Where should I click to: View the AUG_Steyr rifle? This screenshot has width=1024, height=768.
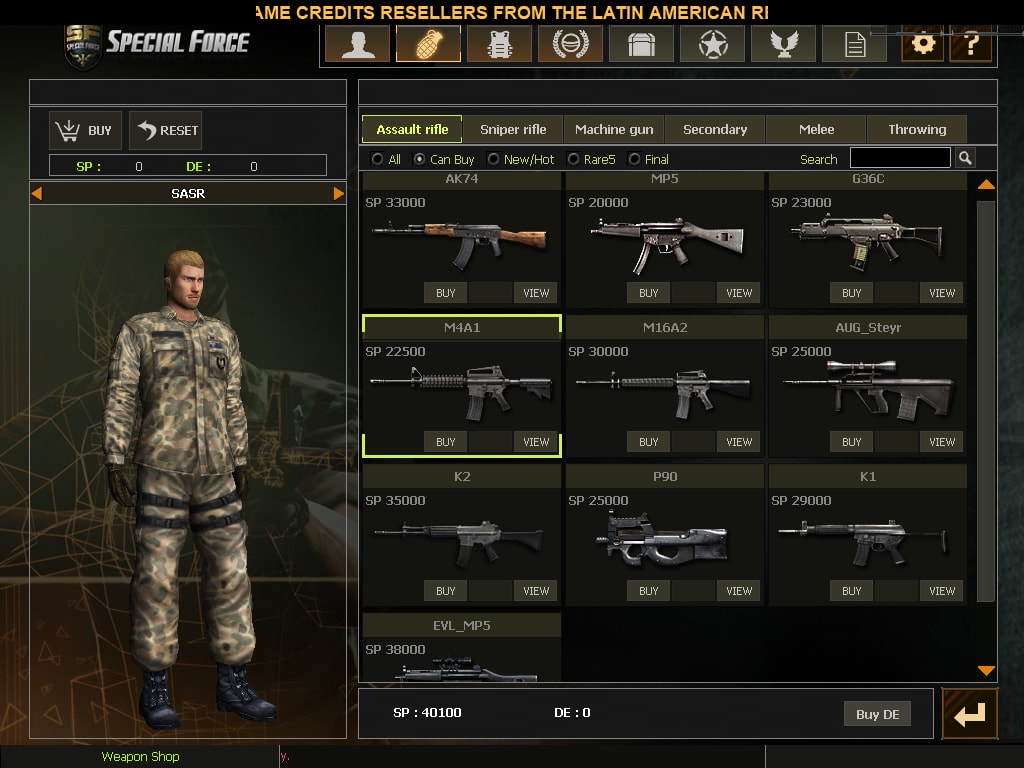(x=942, y=442)
